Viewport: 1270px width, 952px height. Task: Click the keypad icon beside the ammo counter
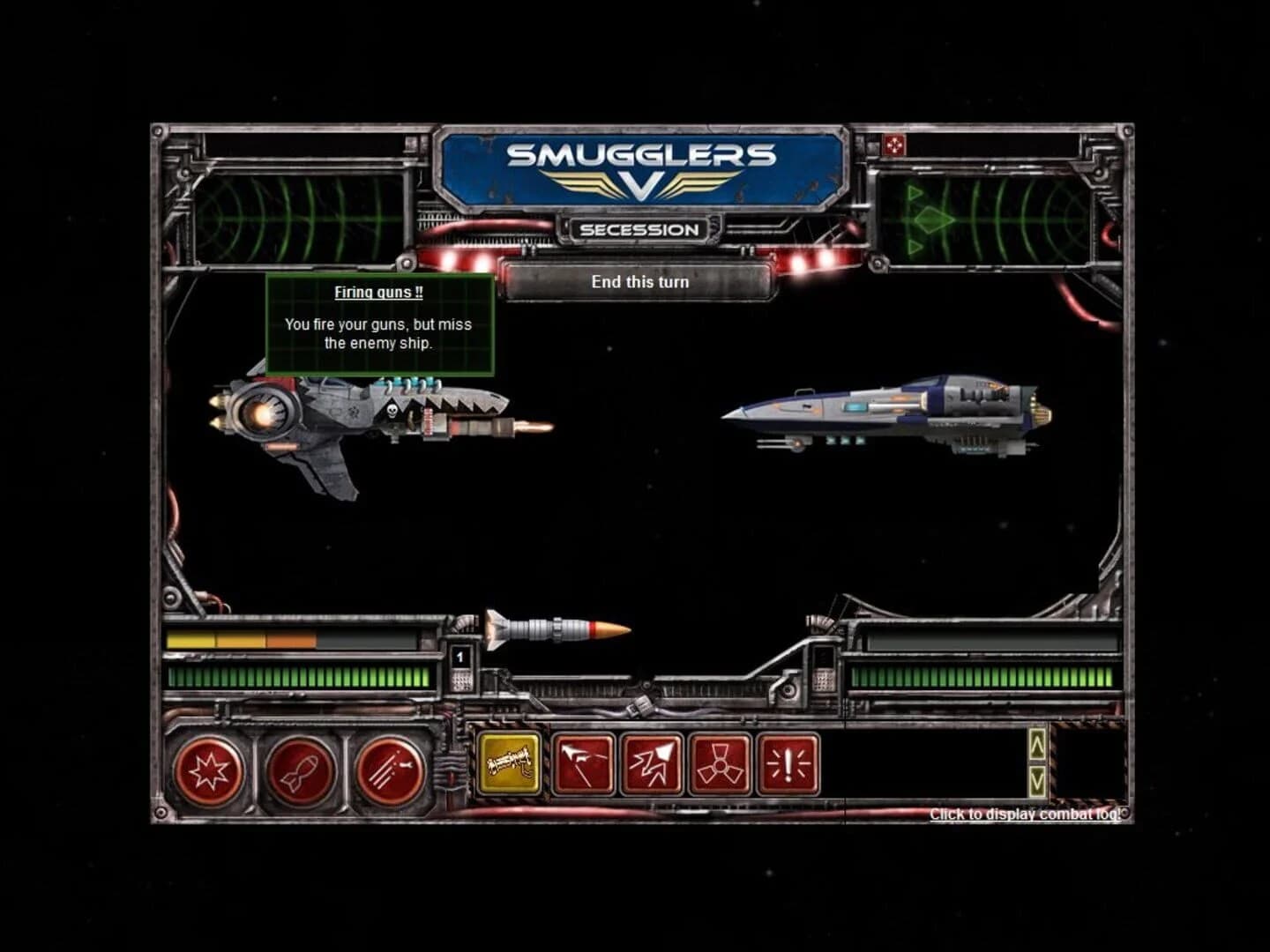(x=462, y=684)
